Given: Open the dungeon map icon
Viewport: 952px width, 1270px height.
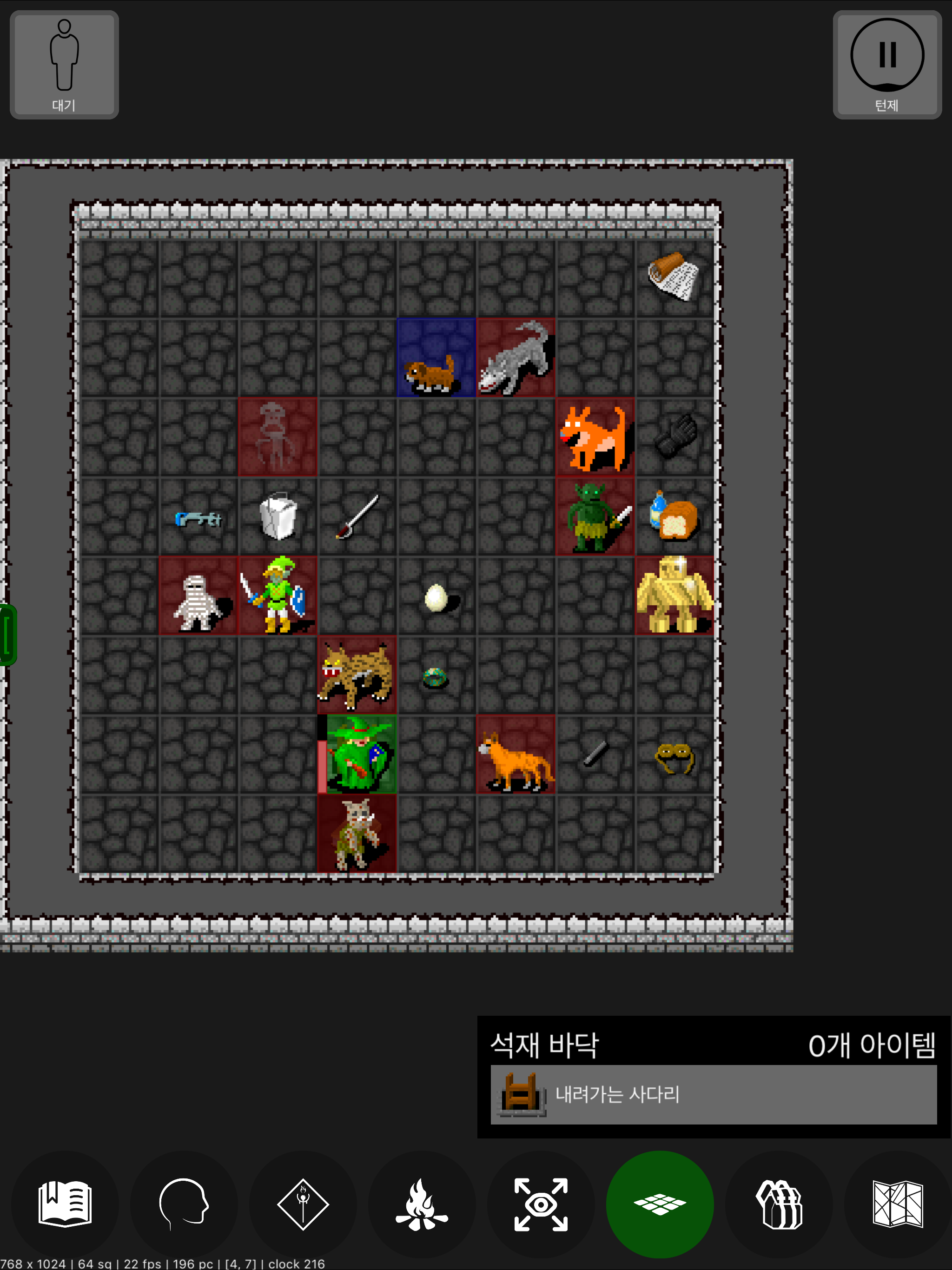Looking at the screenshot, I should tap(898, 1204).
